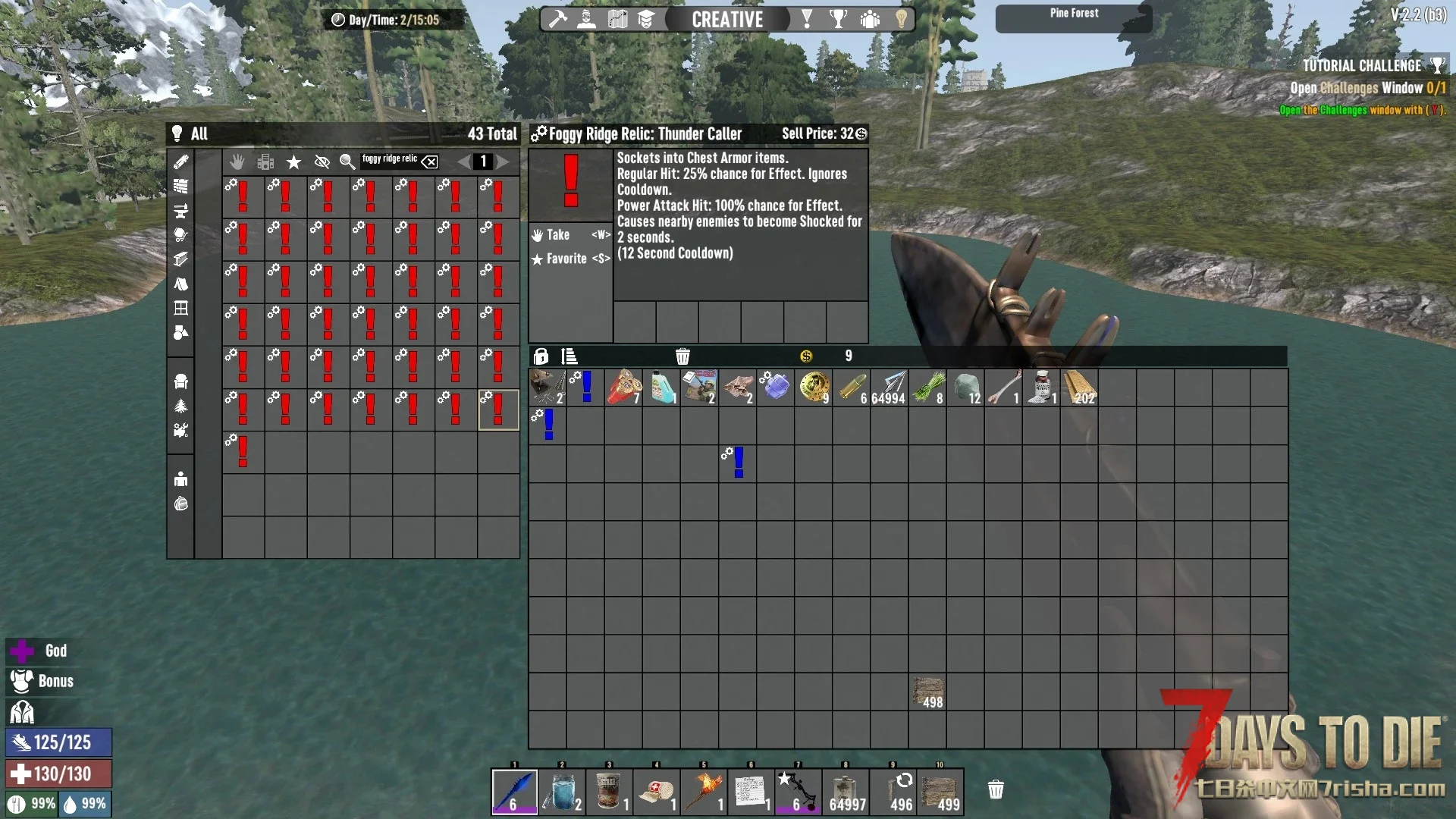Click the trash bin beside the hotbar
The width and height of the screenshot is (1456, 819).
(x=996, y=790)
